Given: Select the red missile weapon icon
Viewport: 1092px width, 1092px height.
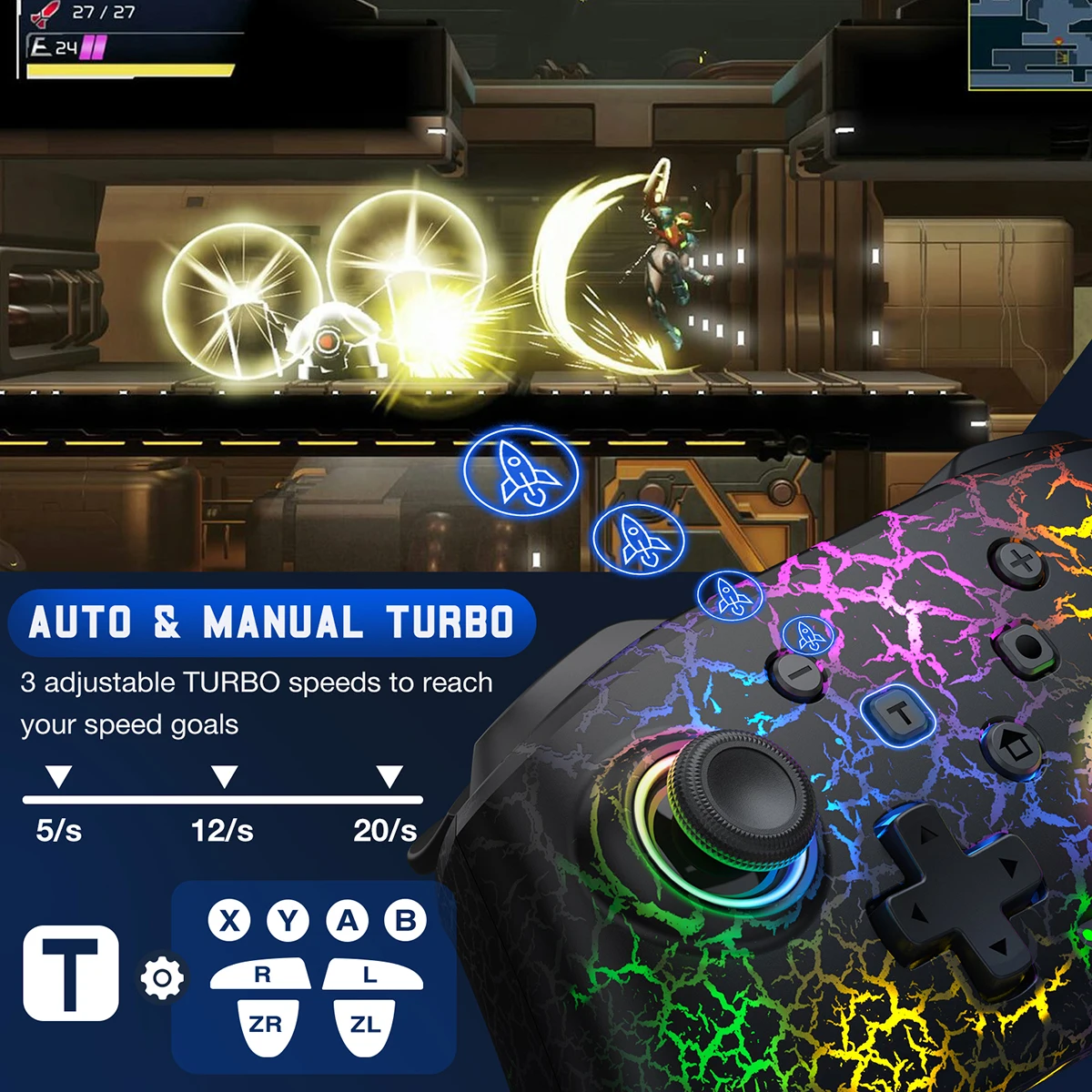Looking at the screenshot, I should 45,13.
